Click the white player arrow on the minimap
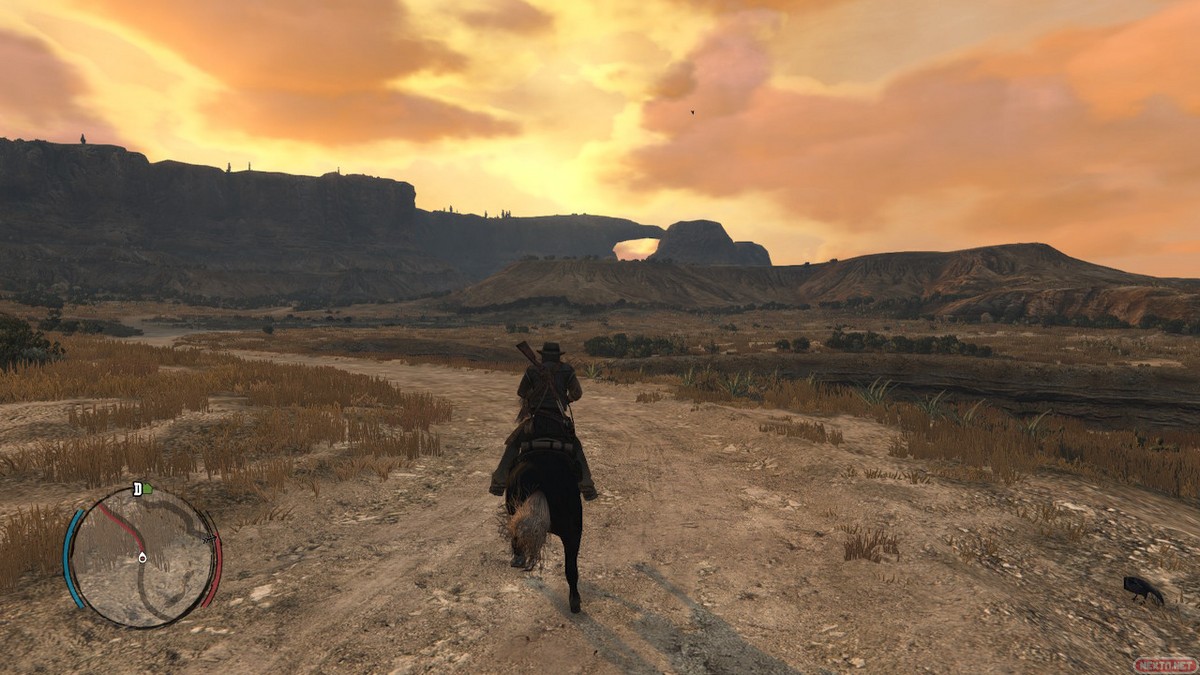 click(142, 556)
